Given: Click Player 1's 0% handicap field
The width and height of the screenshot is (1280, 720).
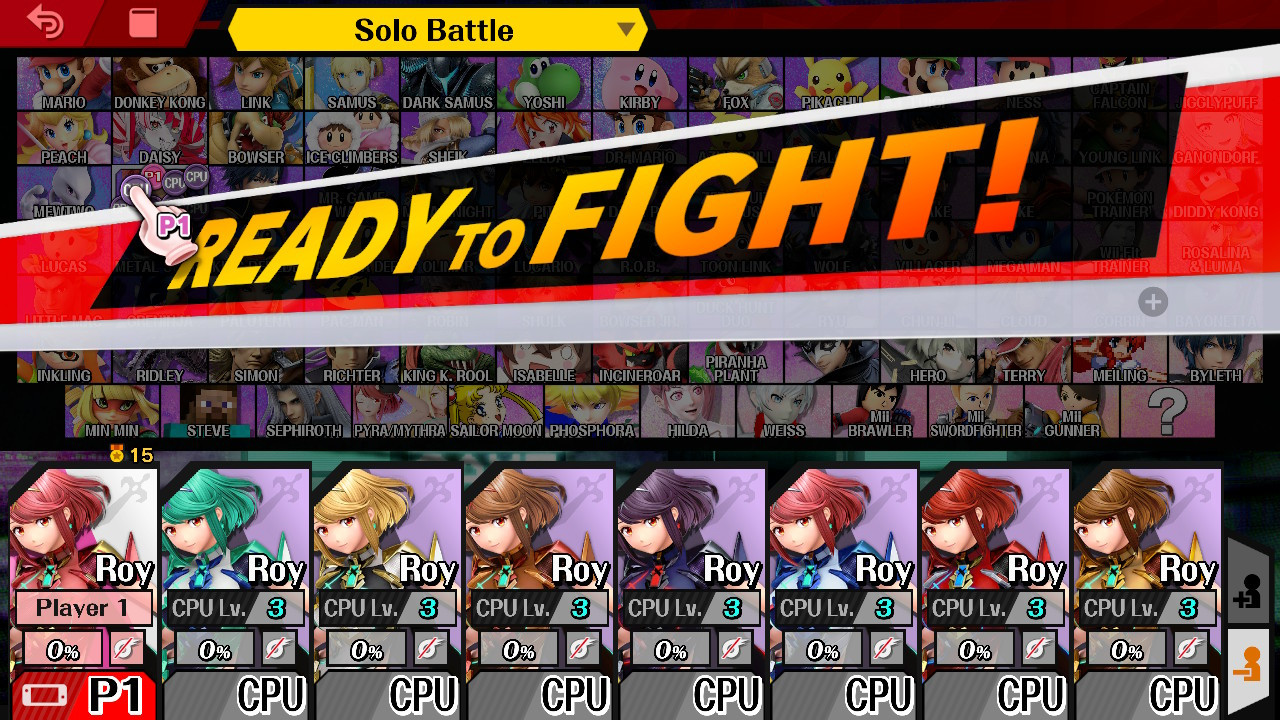Looking at the screenshot, I should [62, 649].
